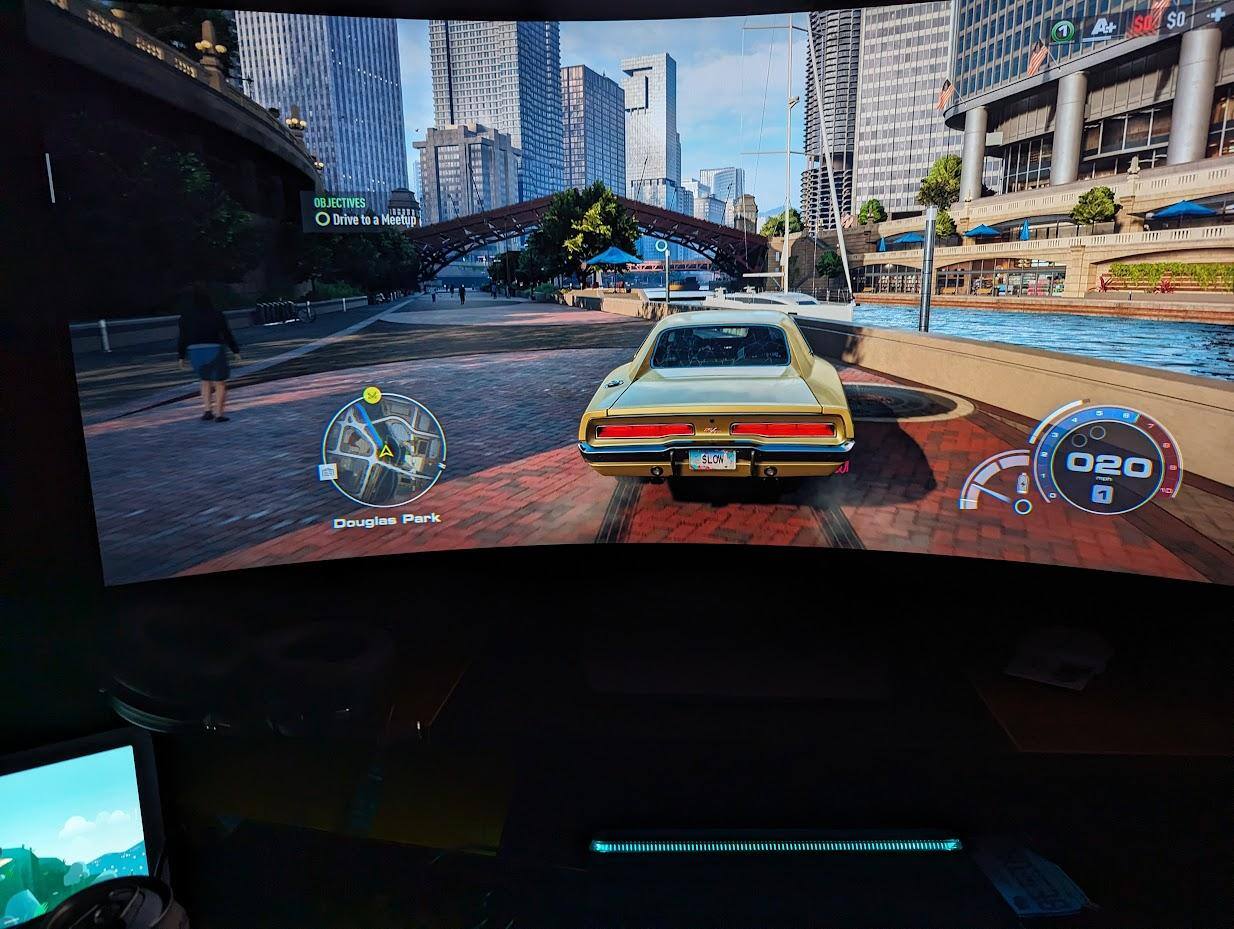Click the green heat level 1 badge

[x=1062, y=30]
